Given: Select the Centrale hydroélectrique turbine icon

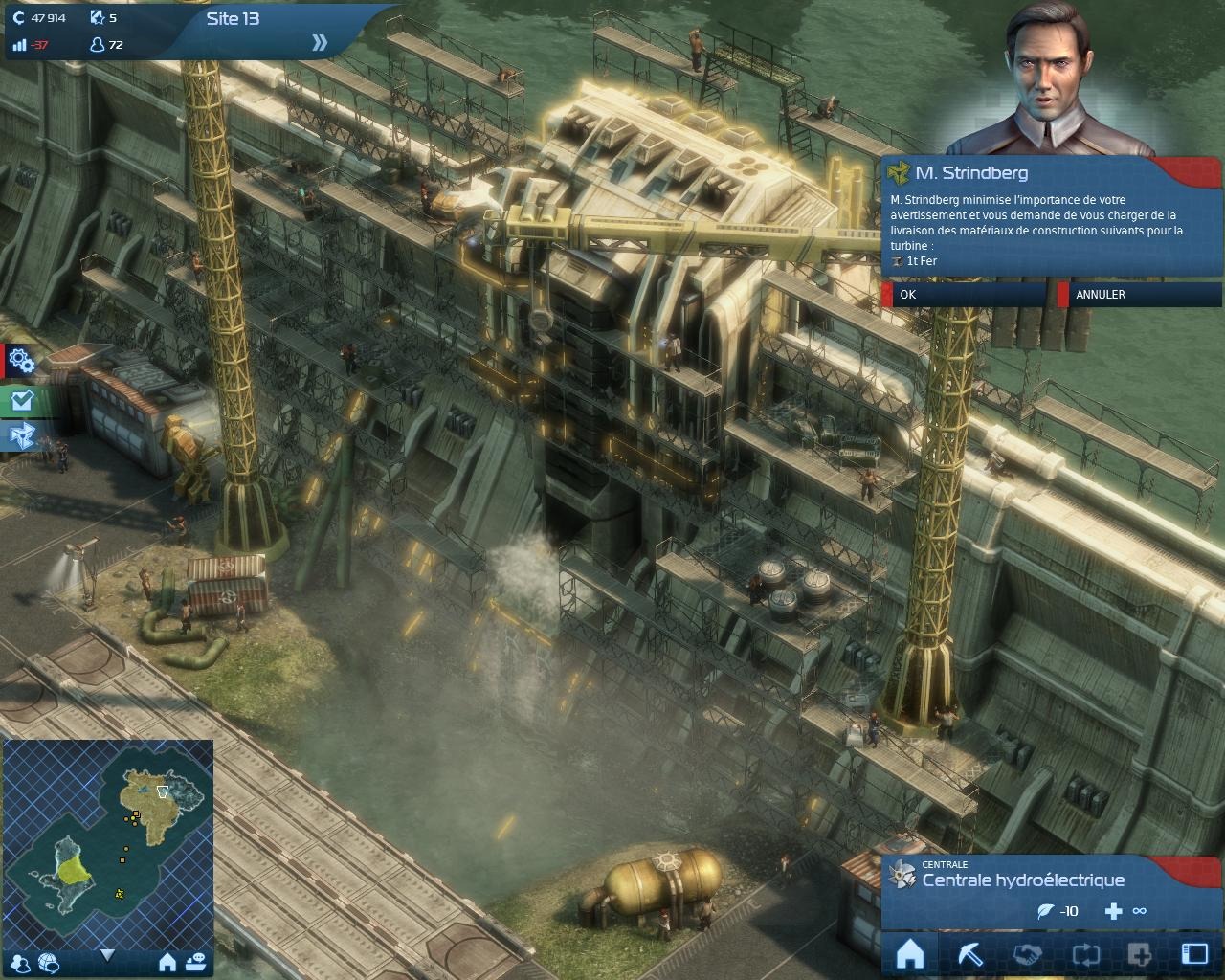Looking at the screenshot, I should [902, 874].
